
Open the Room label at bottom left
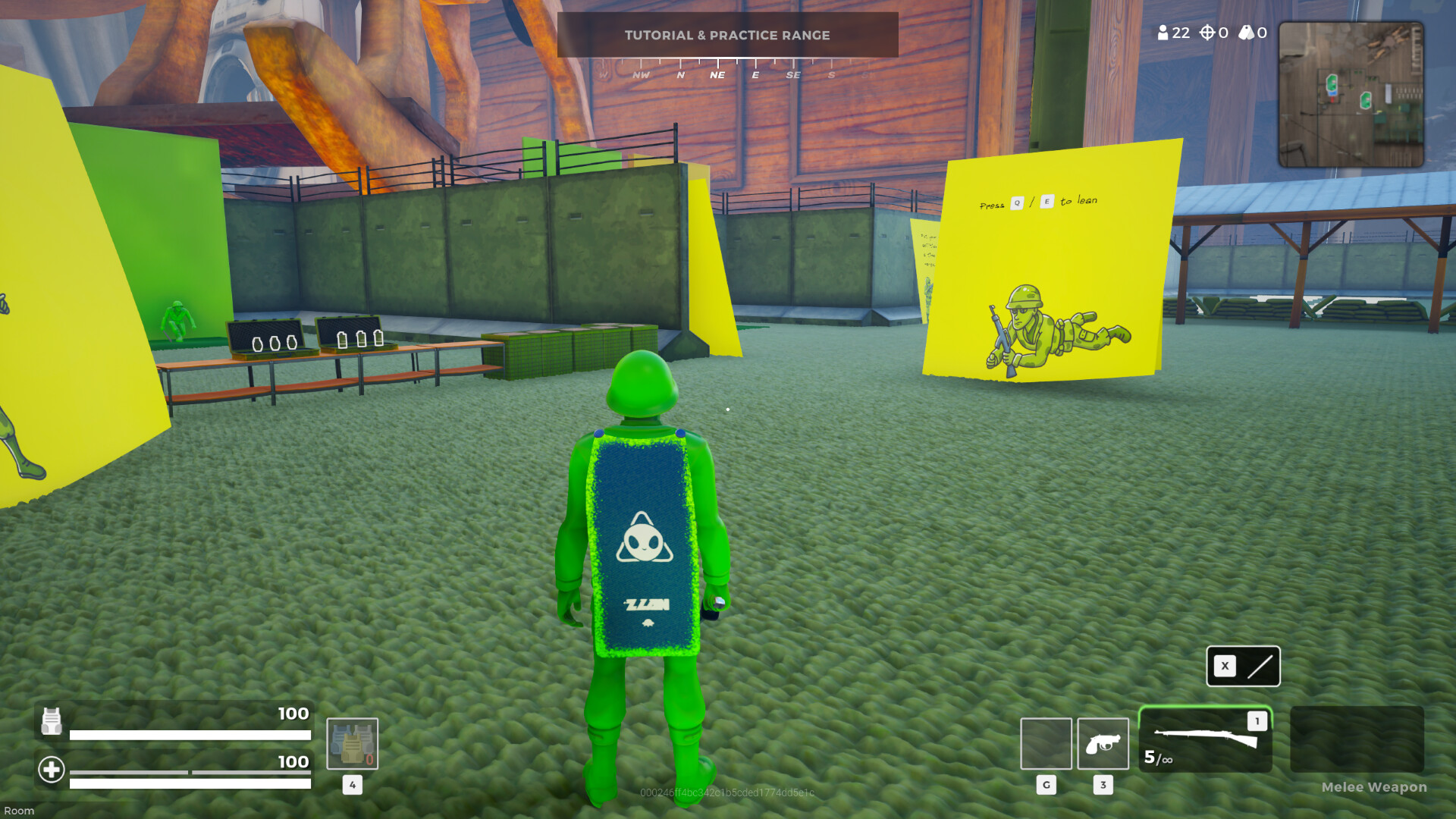[x=19, y=811]
